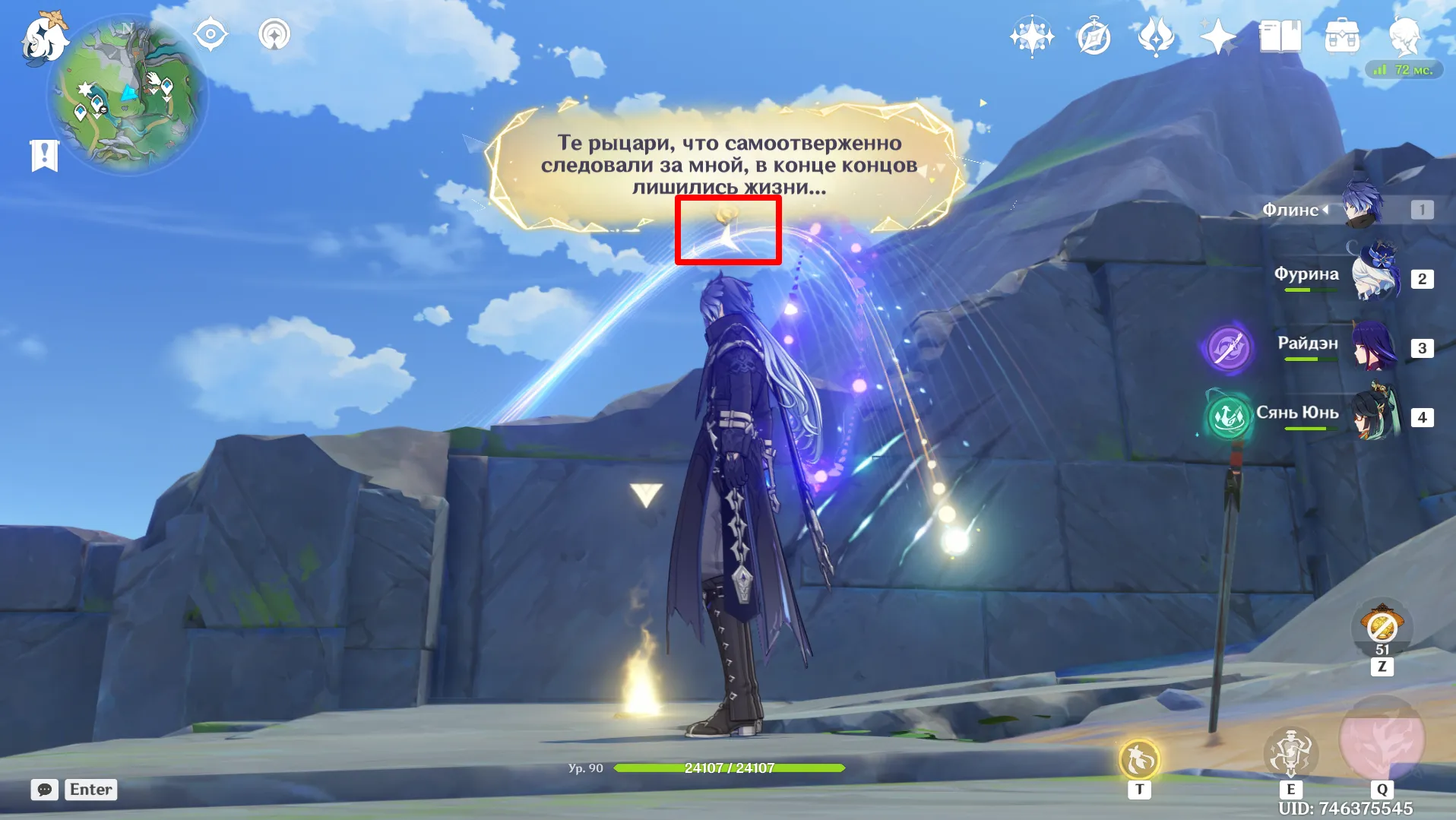Click the Enter chat button
This screenshot has height=820, width=1456.
tap(90, 790)
